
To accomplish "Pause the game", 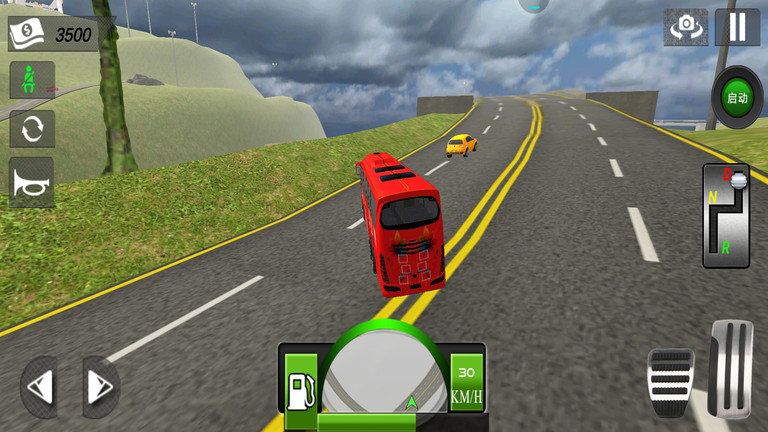I will pos(737,27).
